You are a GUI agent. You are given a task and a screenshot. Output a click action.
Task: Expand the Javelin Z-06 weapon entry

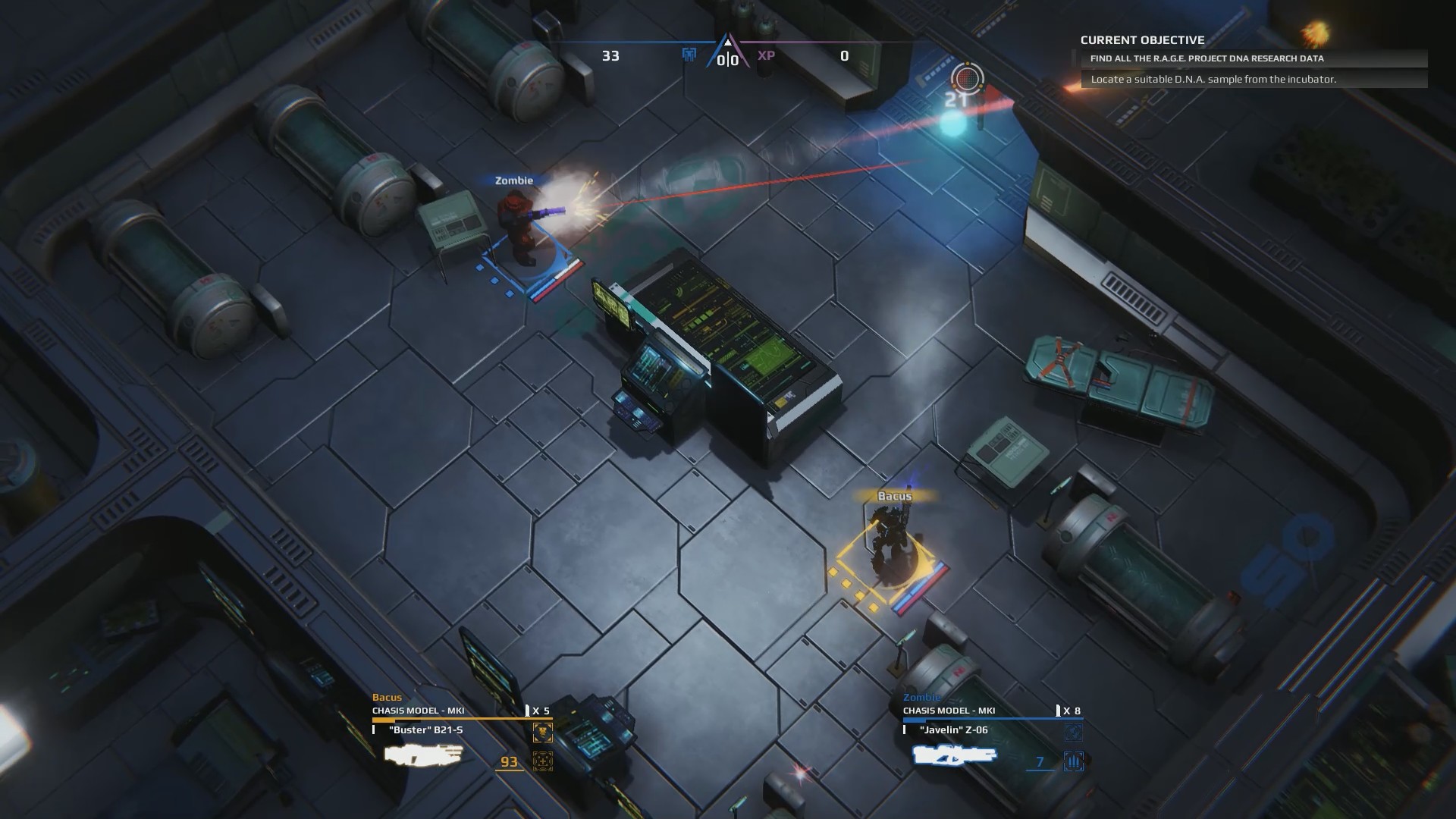pos(953,730)
